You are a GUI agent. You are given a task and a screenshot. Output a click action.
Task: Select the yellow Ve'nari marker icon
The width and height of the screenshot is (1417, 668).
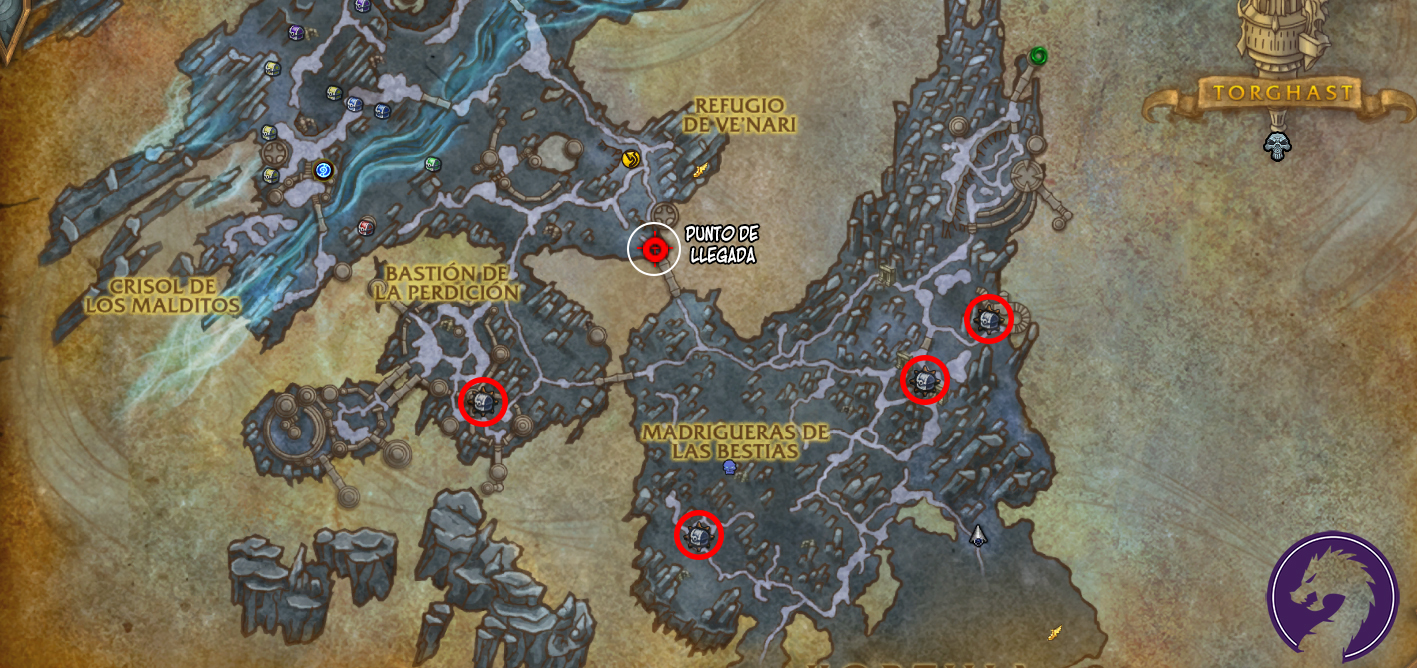click(x=630, y=158)
